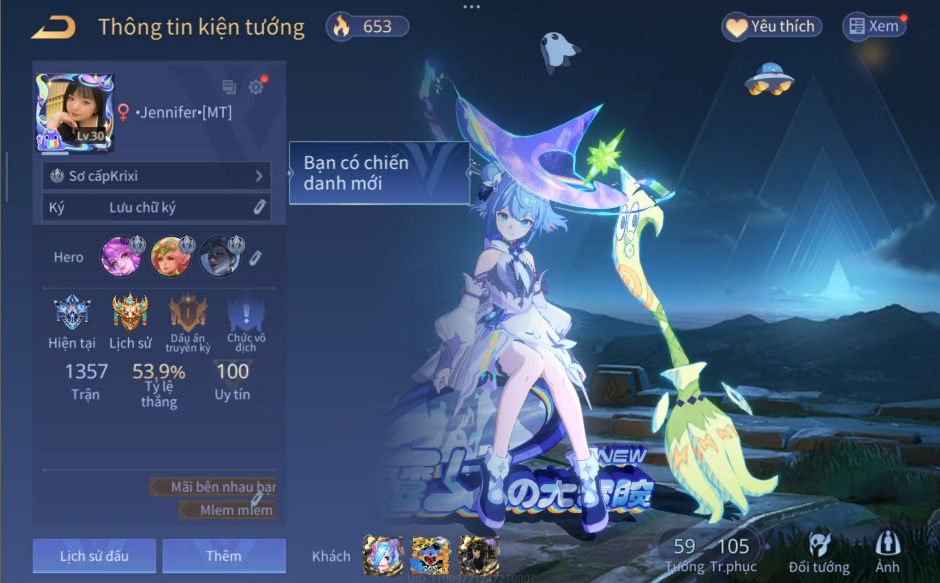Go back using the return arrow
This screenshot has height=583, width=940.
pyautogui.click(x=53, y=27)
